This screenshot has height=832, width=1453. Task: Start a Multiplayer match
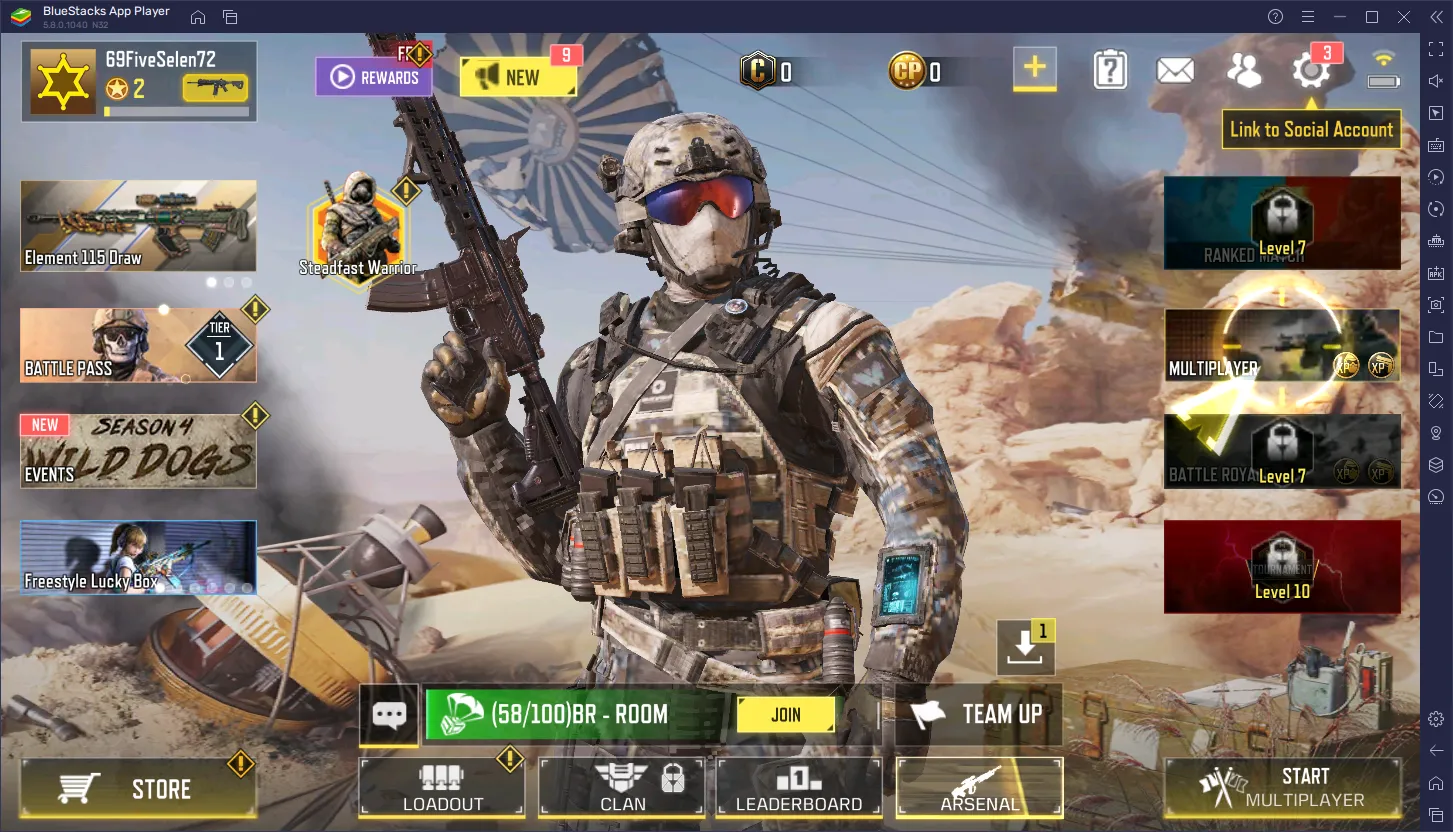tap(1282, 788)
